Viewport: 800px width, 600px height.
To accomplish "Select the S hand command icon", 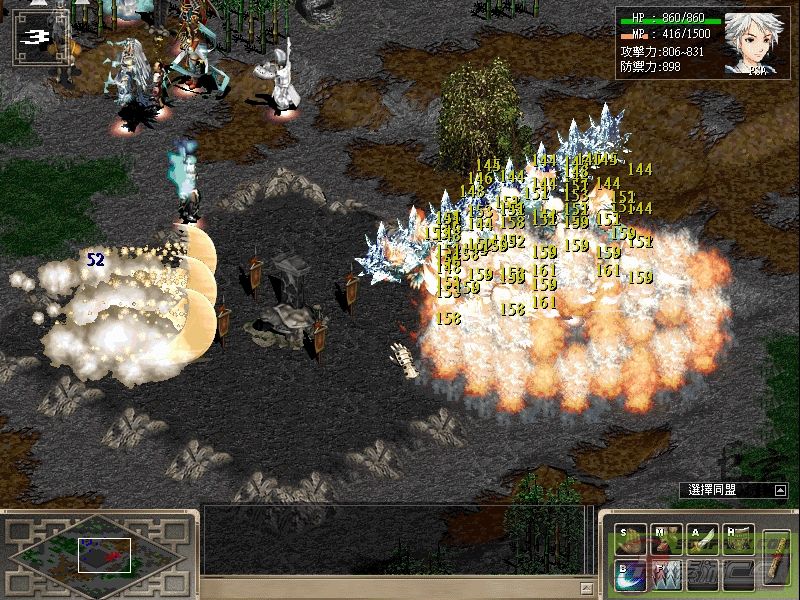I will tap(632, 540).
